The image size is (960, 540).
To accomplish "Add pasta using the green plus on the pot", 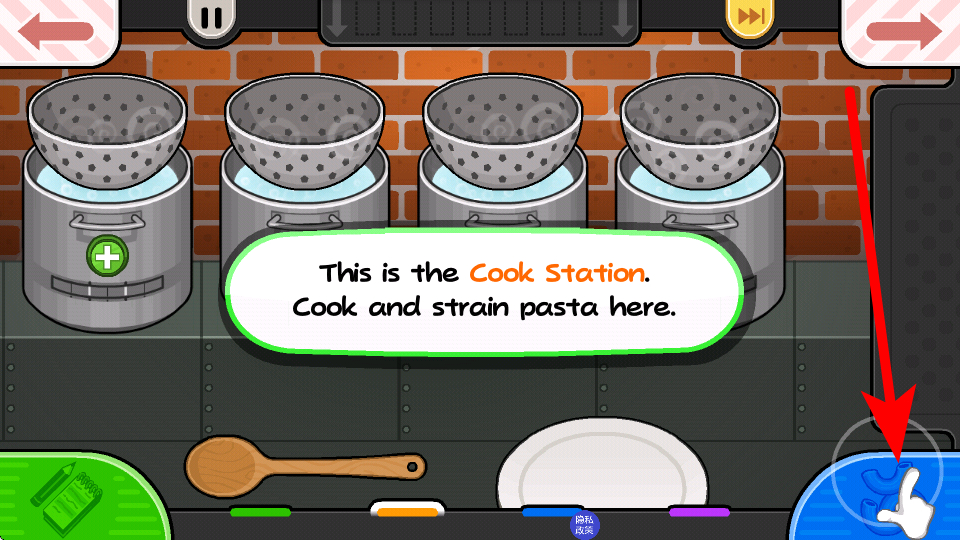I will point(107,257).
